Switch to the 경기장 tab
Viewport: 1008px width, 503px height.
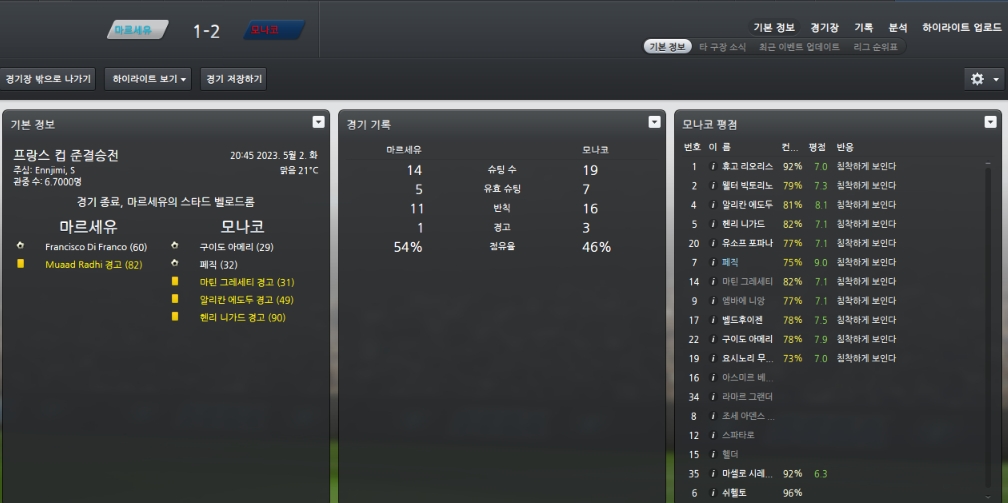click(x=824, y=28)
